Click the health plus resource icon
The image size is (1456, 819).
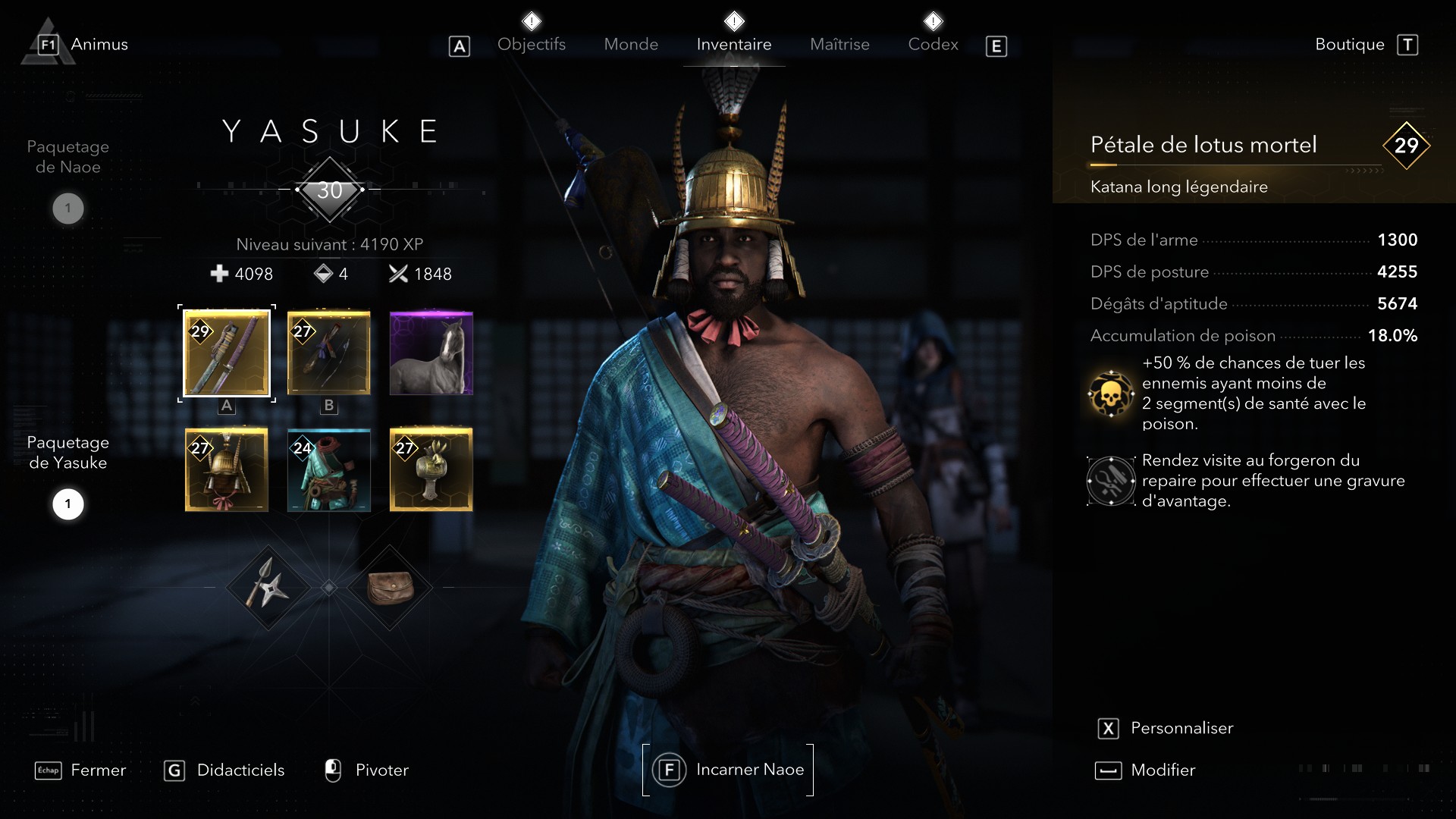[x=219, y=274]
